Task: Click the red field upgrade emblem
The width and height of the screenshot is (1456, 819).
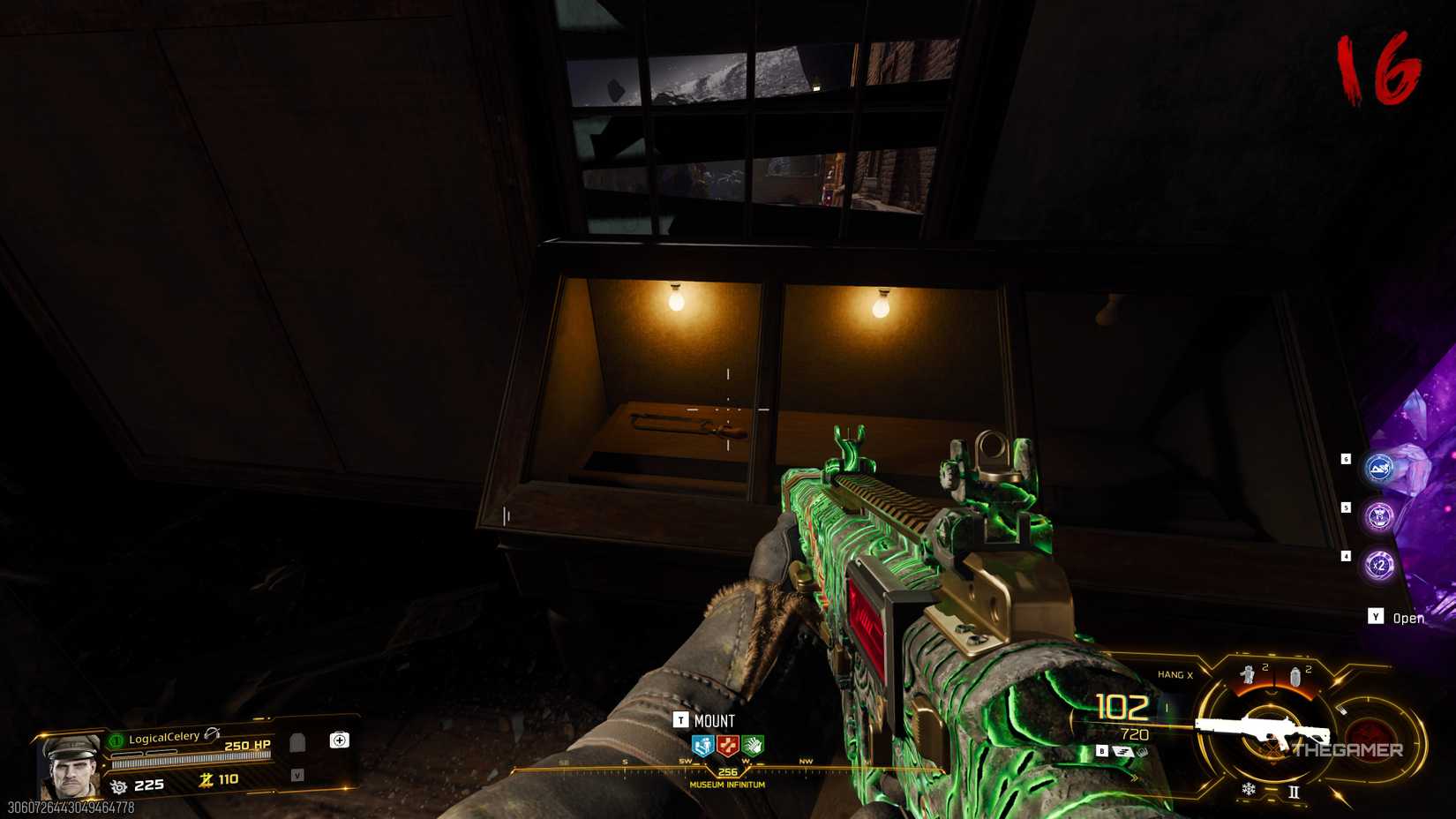Action: [1370, 739]
